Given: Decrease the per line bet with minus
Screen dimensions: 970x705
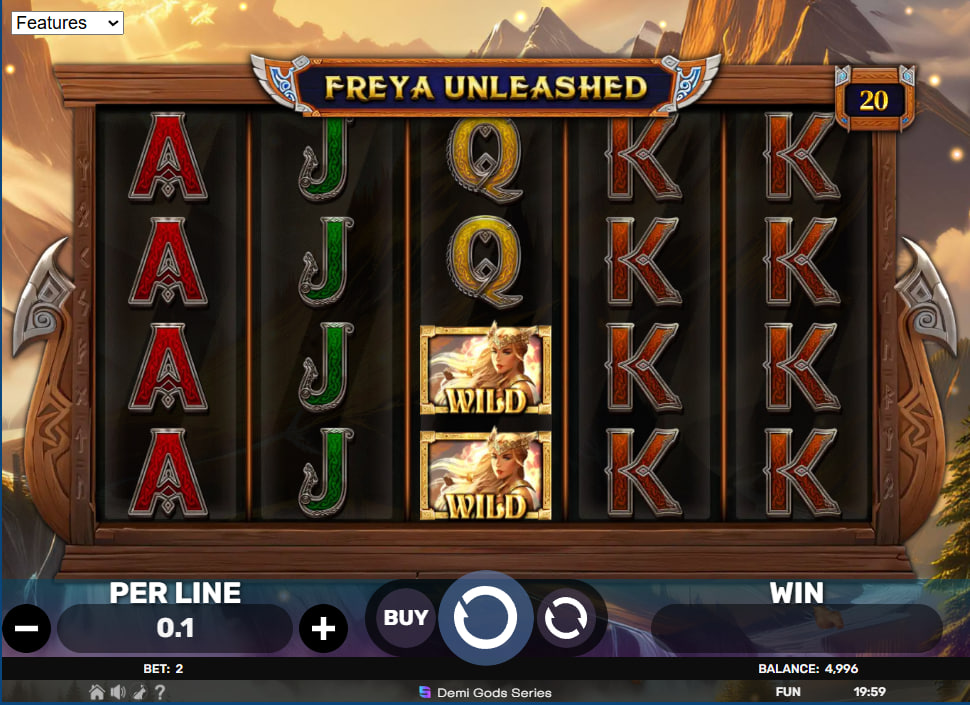Looking at the screenshot, I should click(27, 629).
